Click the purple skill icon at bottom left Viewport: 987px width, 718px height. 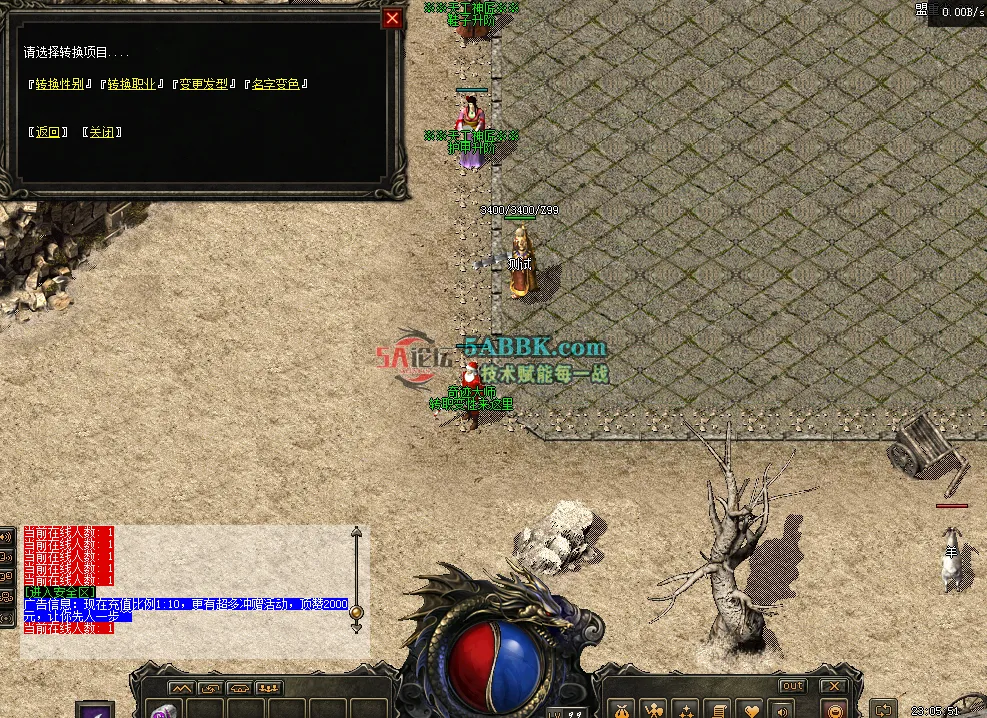[95, 710]
